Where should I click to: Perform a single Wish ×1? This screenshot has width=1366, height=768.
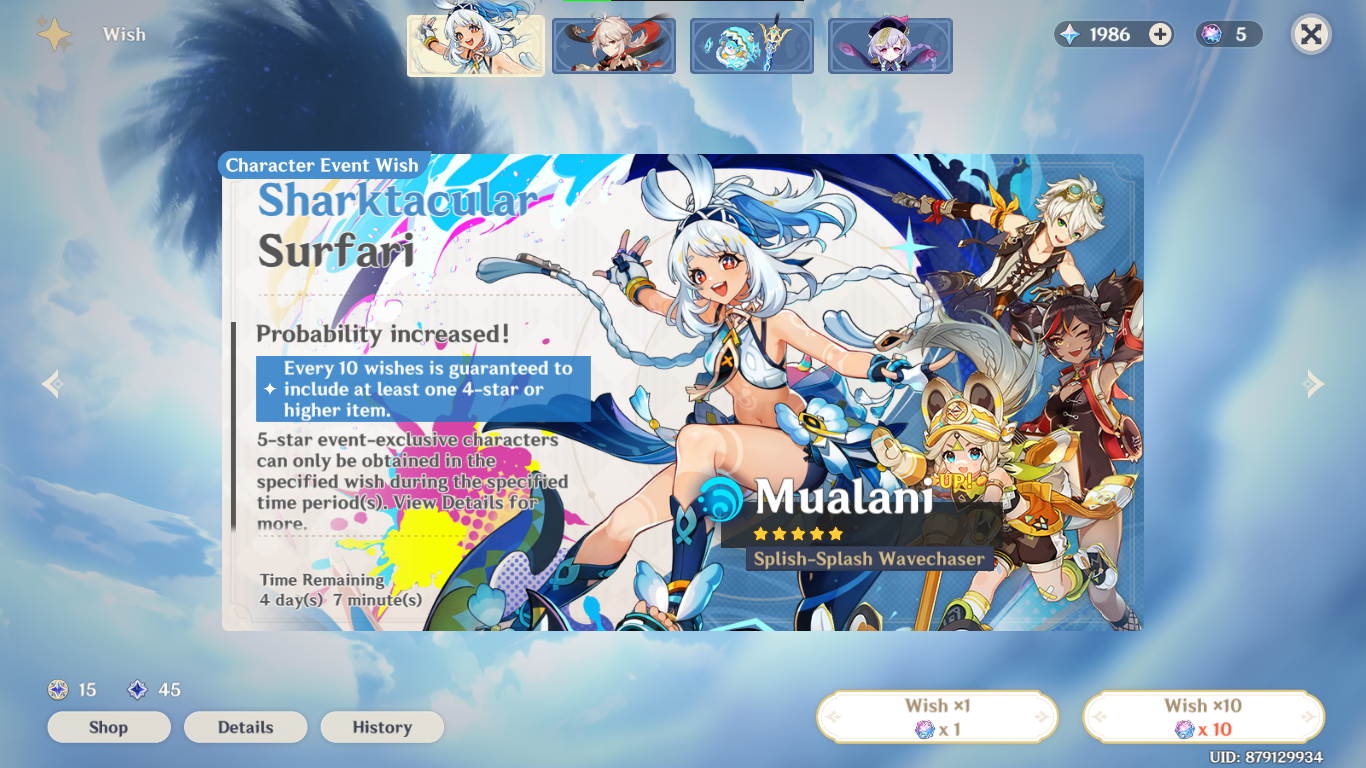coord(937,716)
